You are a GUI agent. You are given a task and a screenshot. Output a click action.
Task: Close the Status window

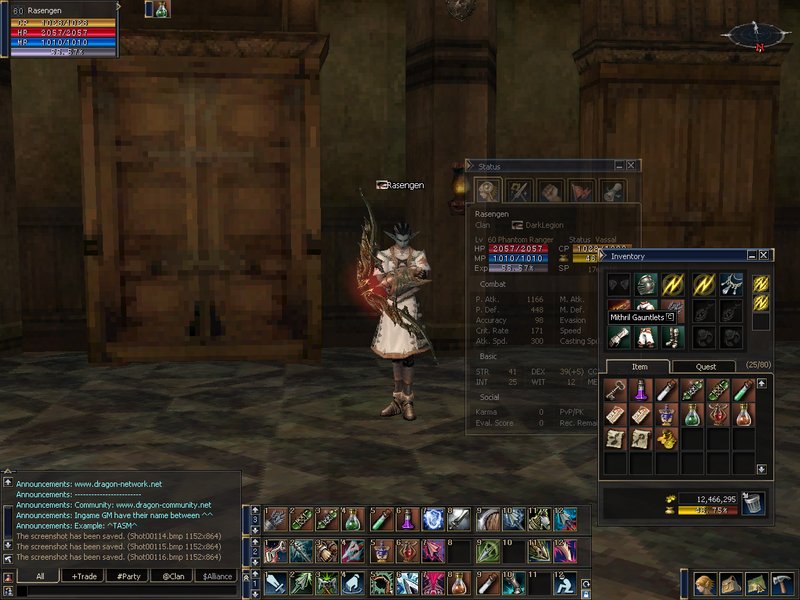(x=632, y=166)
